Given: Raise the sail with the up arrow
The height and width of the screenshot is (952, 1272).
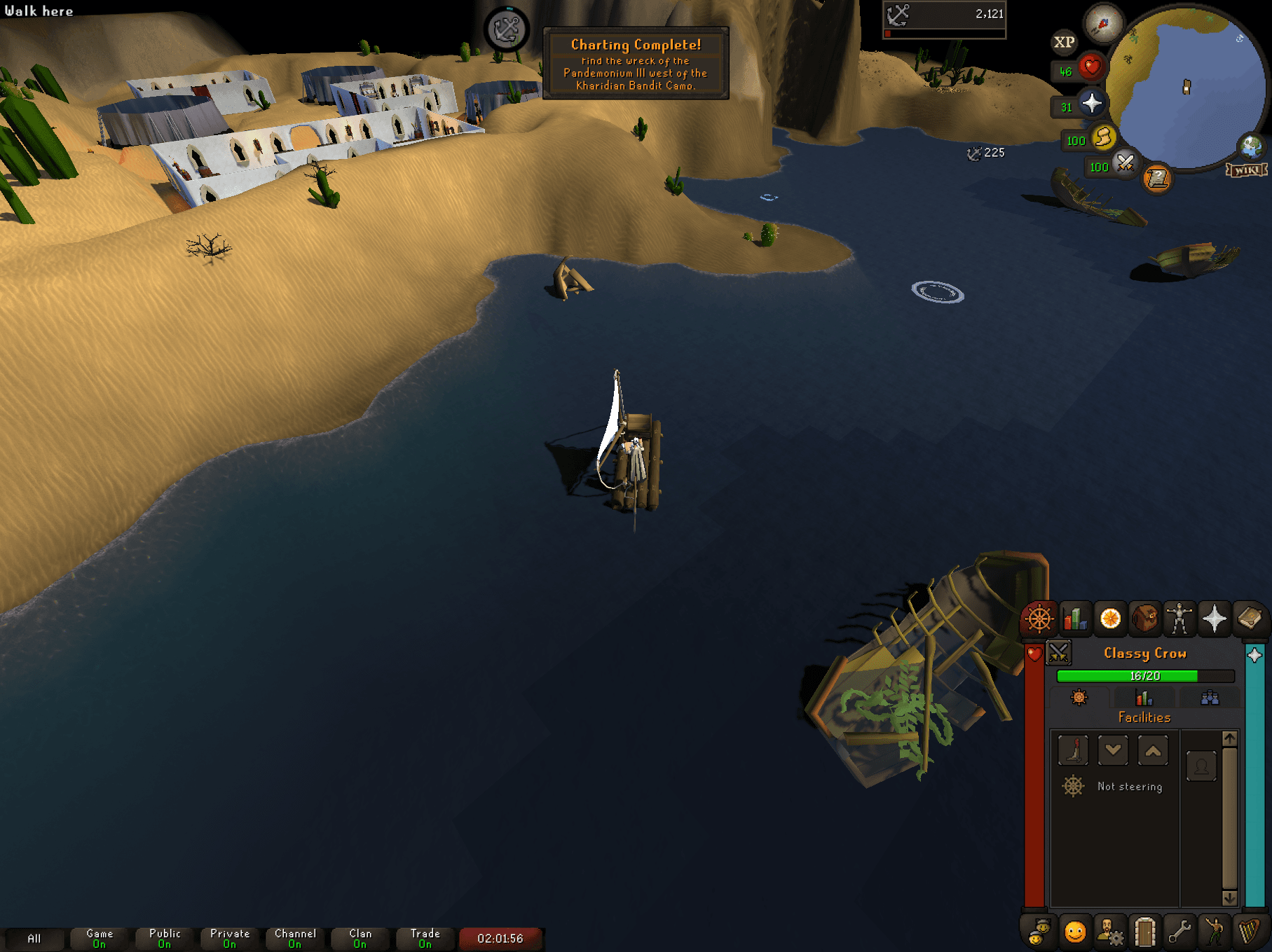Looking at the screenshot, I should [1153, 750].
